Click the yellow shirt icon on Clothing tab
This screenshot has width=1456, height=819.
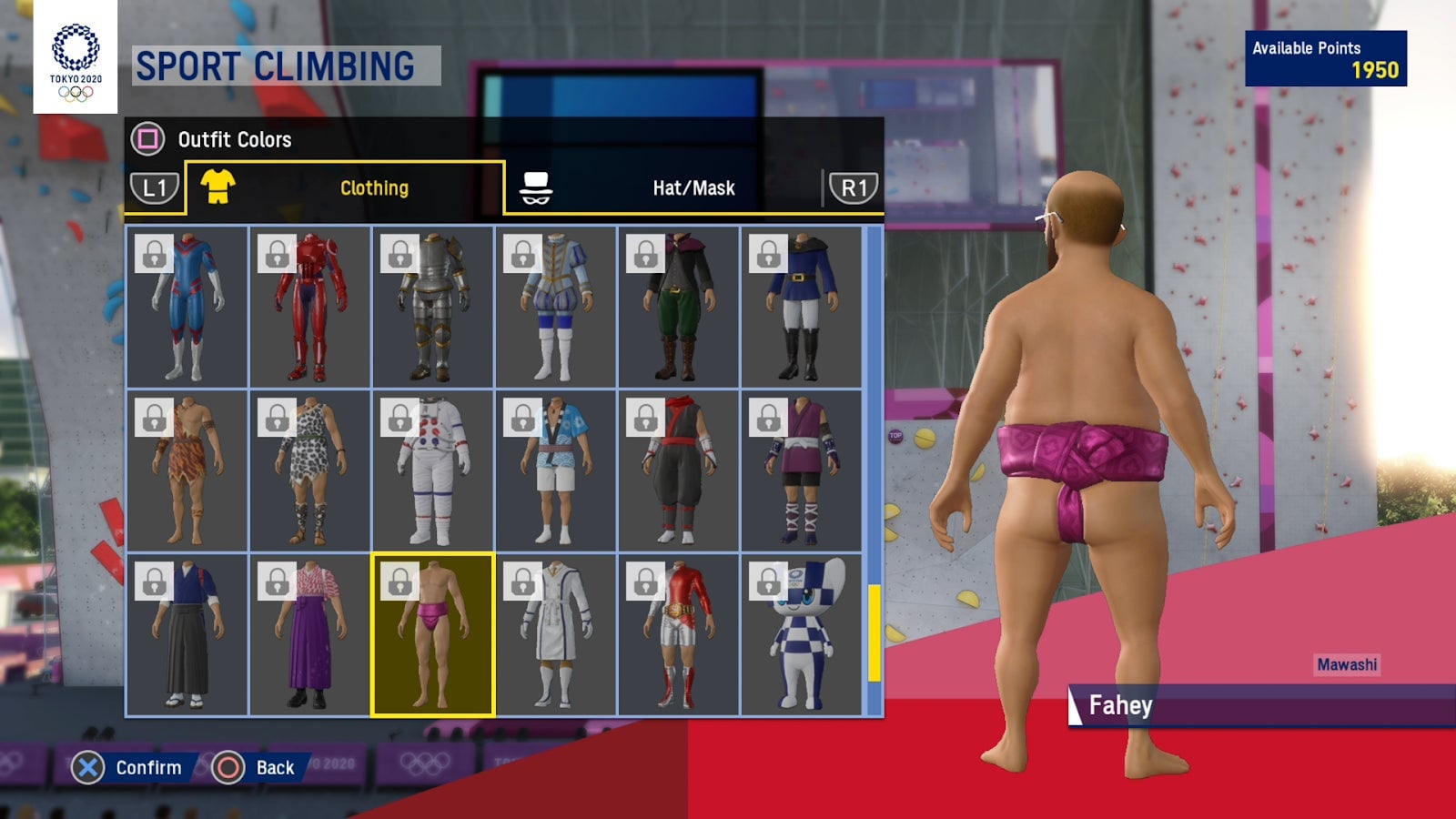pos(217,186)
